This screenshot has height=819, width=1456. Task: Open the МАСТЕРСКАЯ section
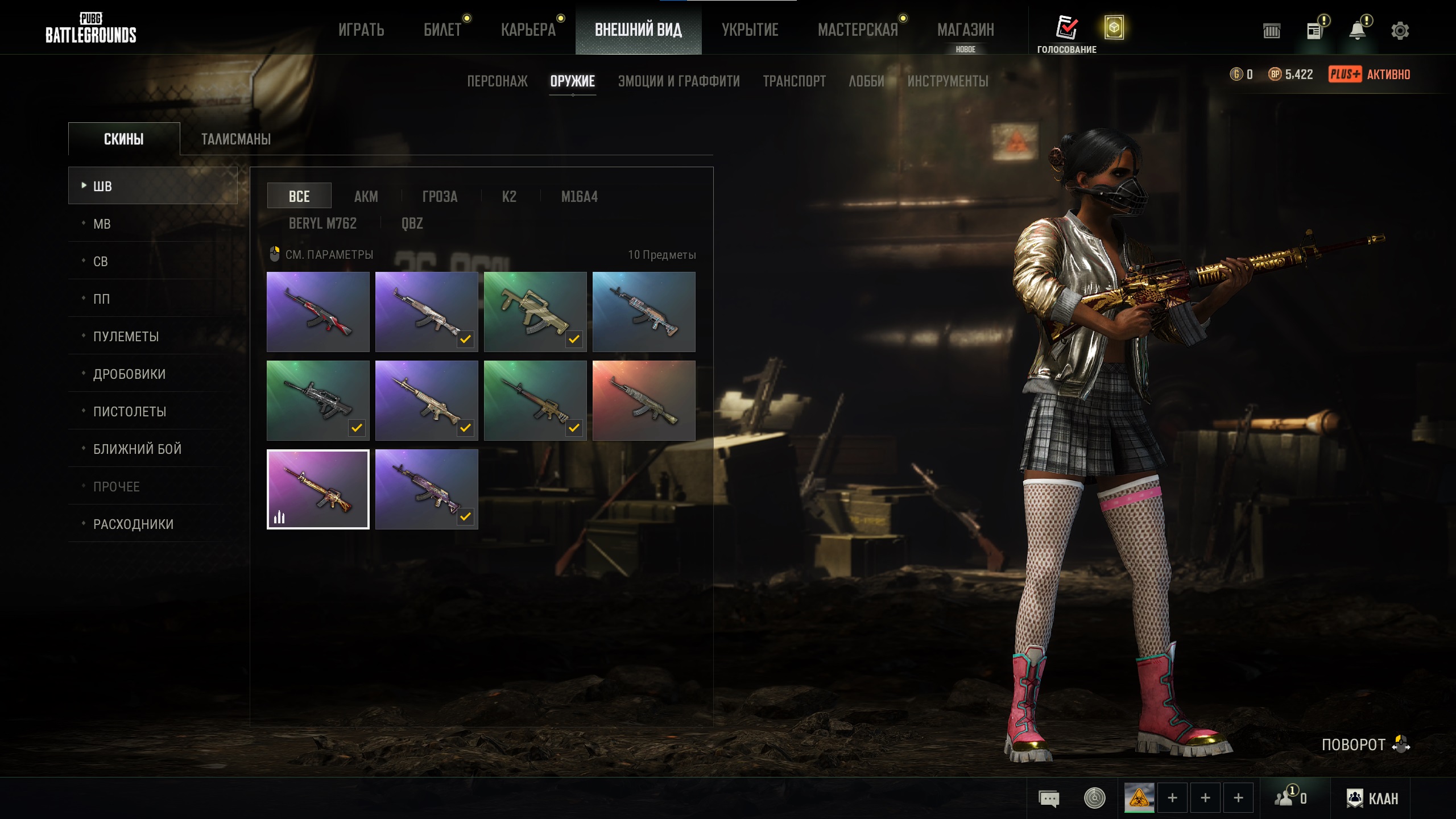click(858, 30)
